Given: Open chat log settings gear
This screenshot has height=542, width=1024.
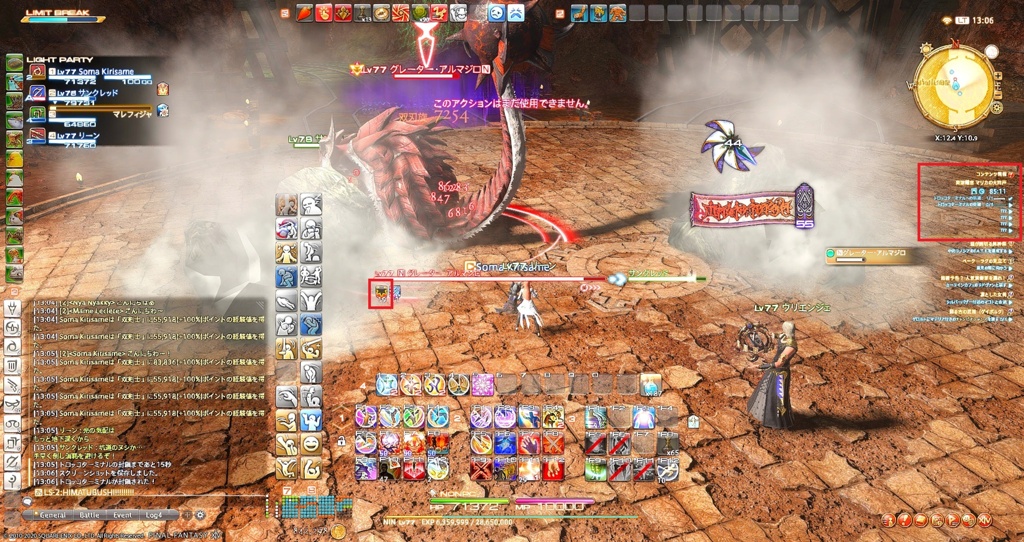Looking at the screenshot, I should coord(199,514).
